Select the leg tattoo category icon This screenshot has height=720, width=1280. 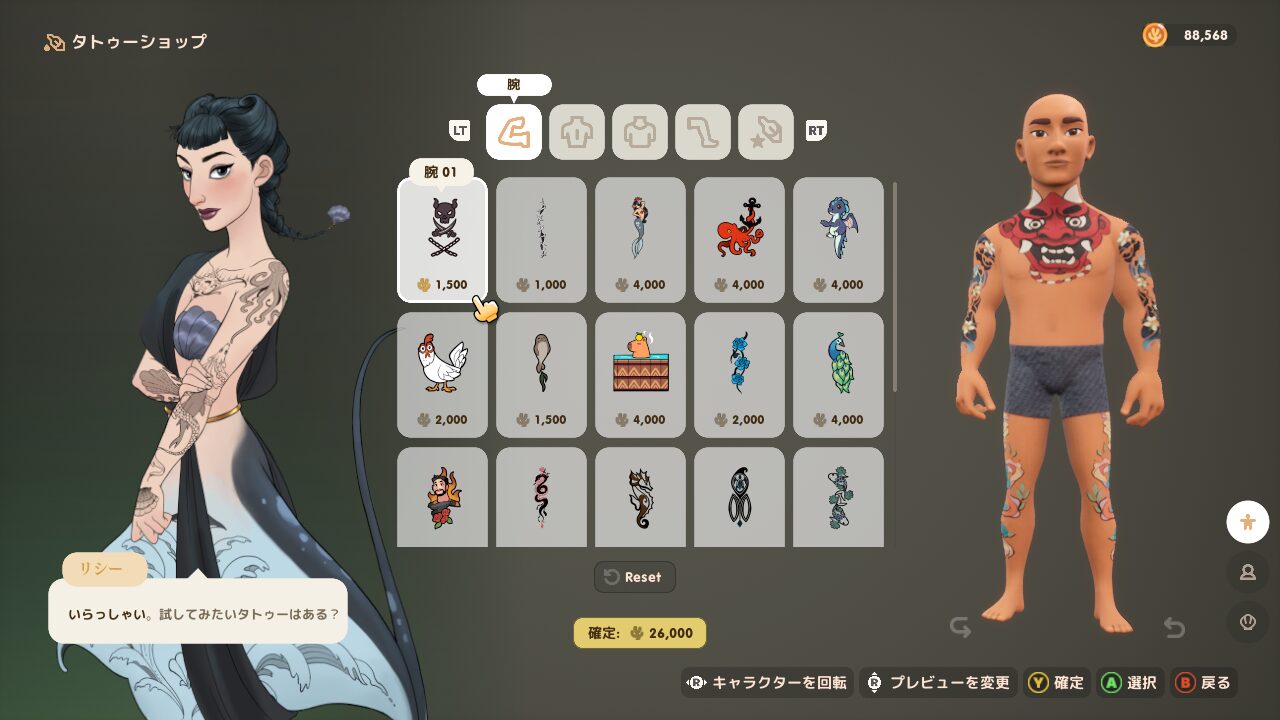point(703,131)
